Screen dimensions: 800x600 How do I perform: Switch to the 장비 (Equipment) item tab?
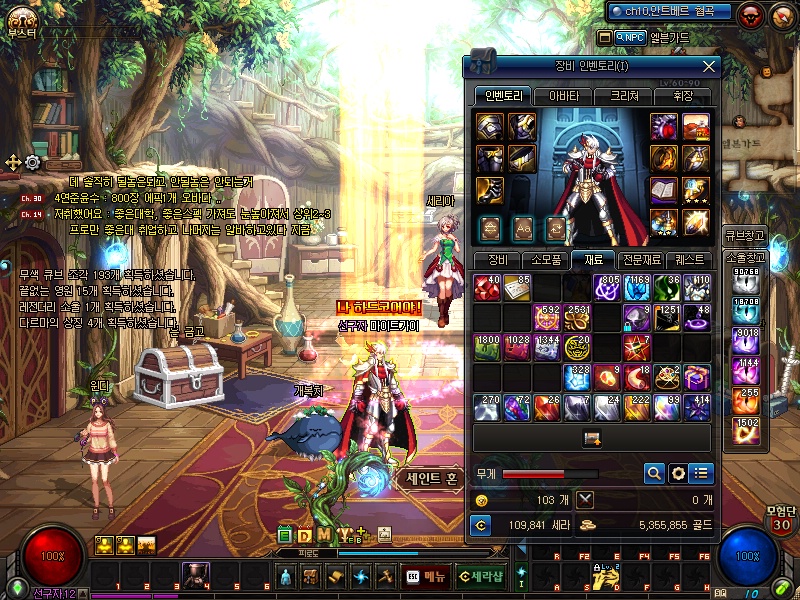point(497,260)
